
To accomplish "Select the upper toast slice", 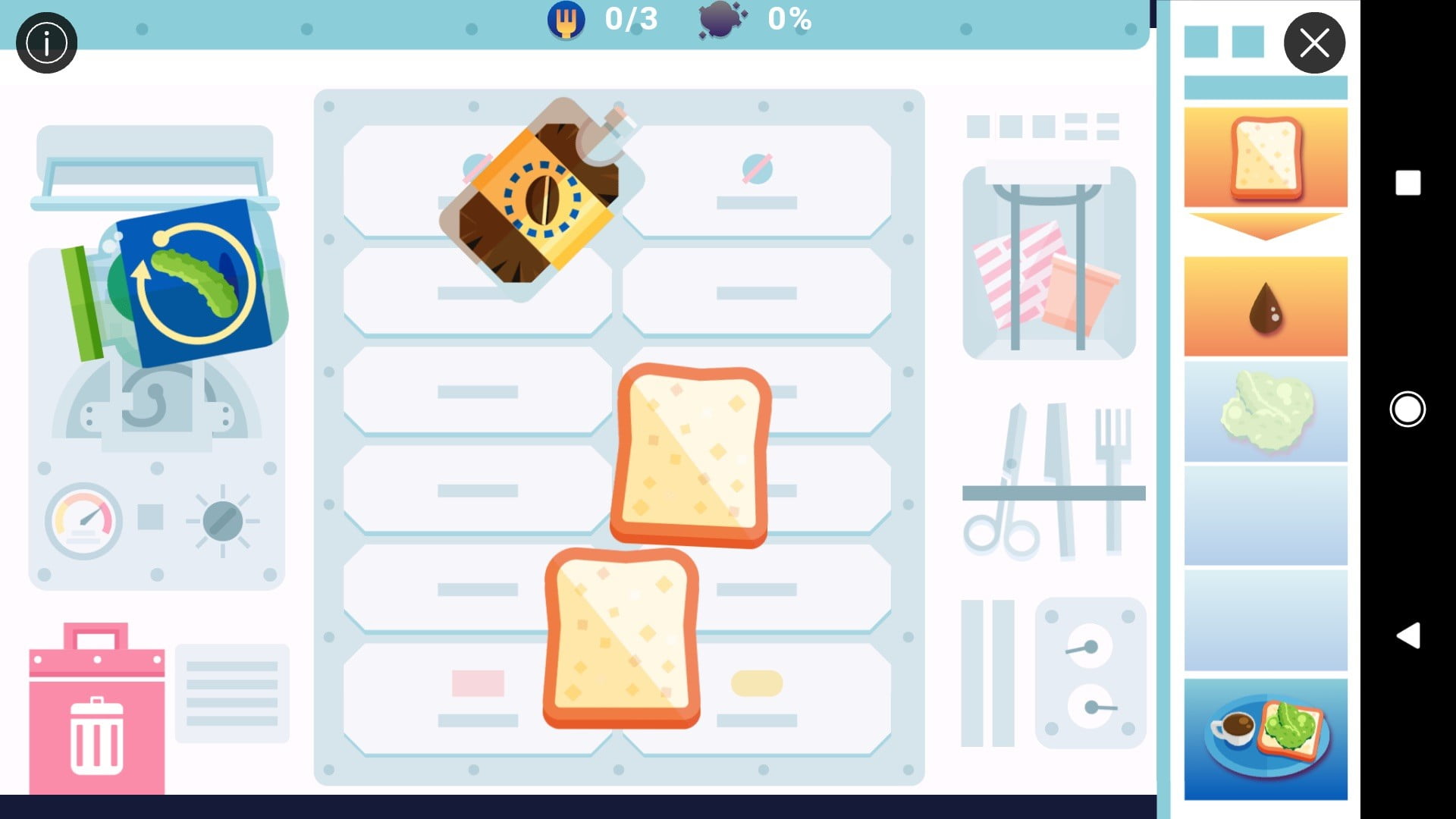I will [690, 455].
